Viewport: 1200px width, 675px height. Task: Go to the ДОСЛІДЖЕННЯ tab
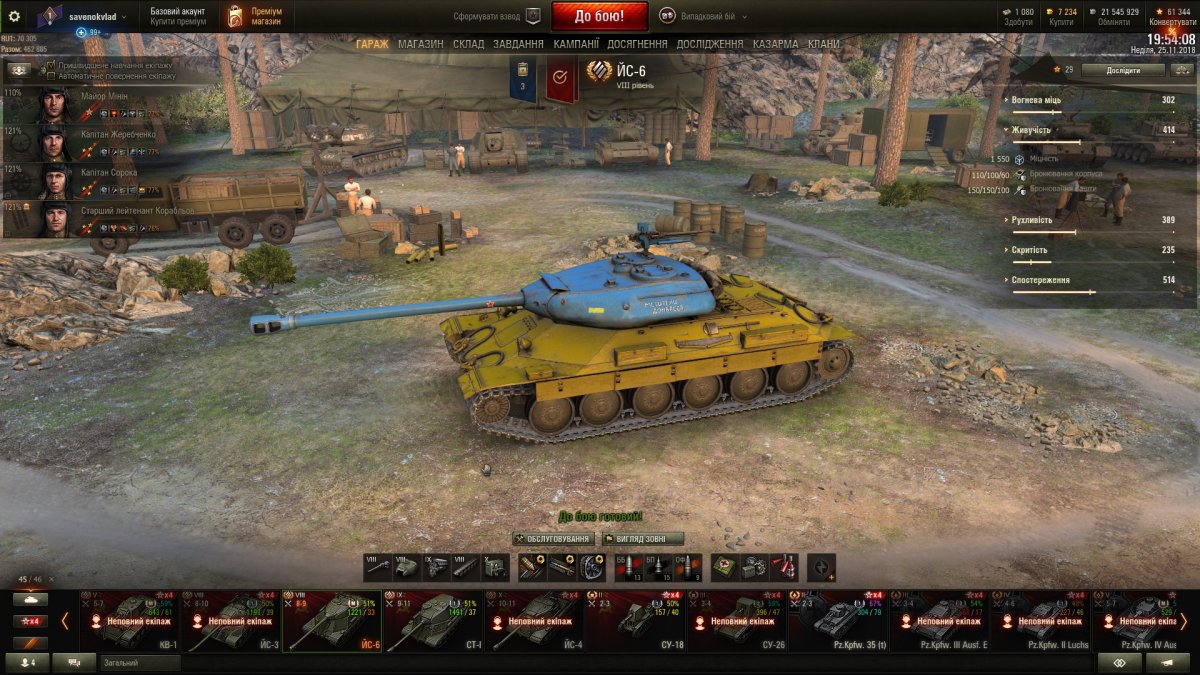tap(709, 44)
